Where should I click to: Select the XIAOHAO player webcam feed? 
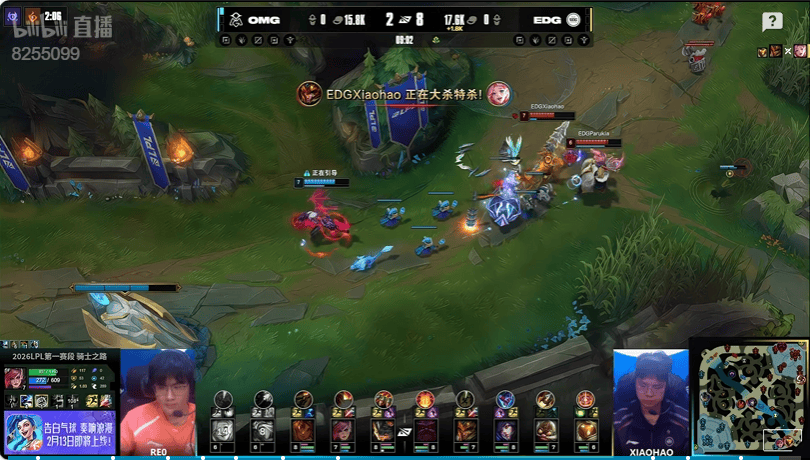click(x=650, y=400)
